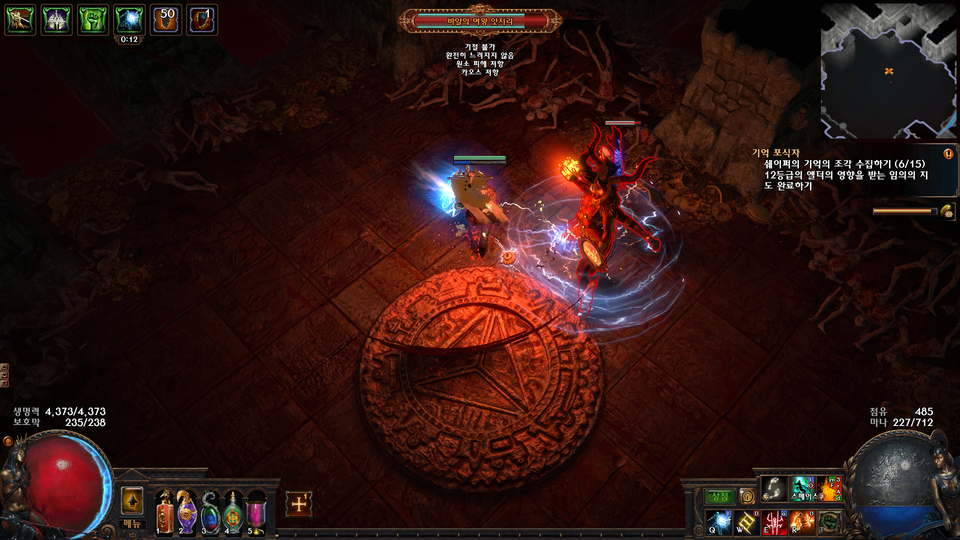Image resolution: width=960 pixels, height=540 pixels.
Task: Select the footprints move skill slot
Action: coord(774,489)
